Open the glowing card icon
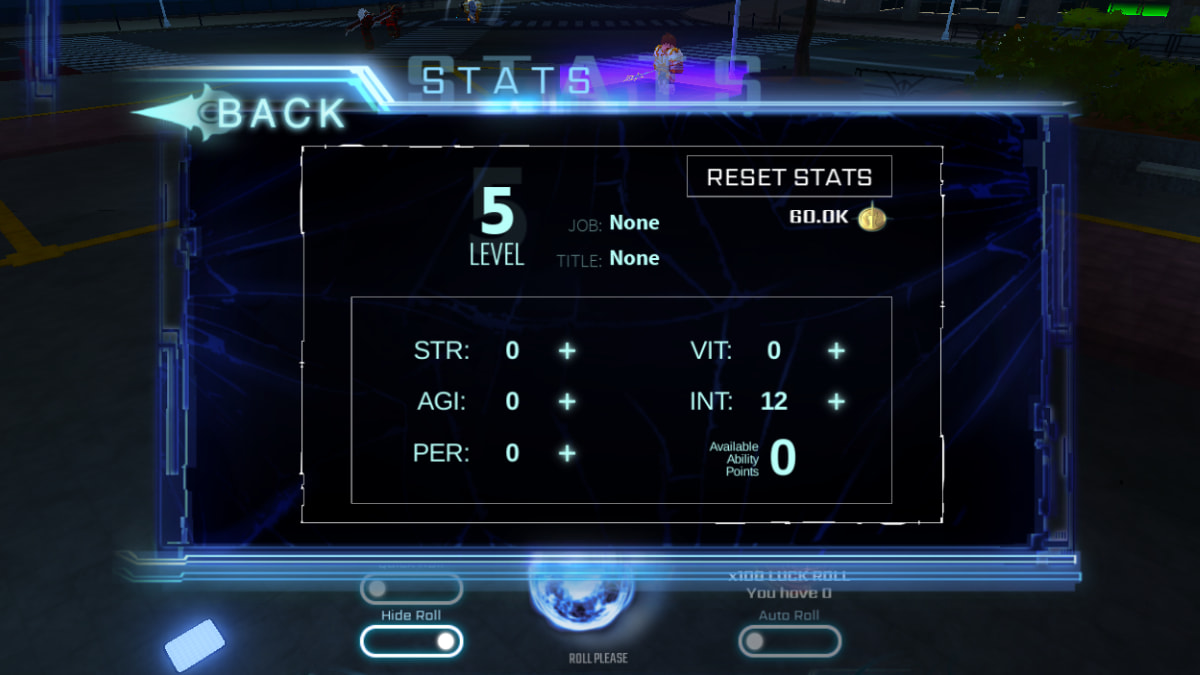Screen dimensions: 1200x675 (194, 645)
